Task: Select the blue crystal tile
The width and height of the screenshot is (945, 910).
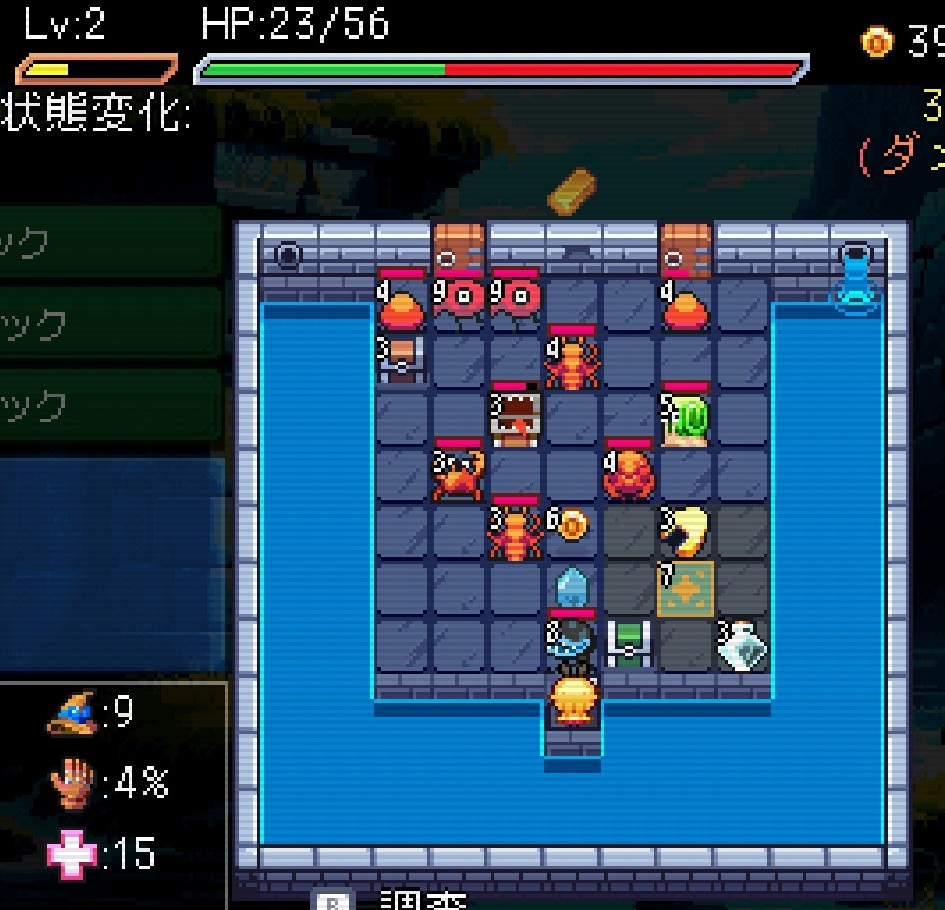Action: [x=571, y=587]
